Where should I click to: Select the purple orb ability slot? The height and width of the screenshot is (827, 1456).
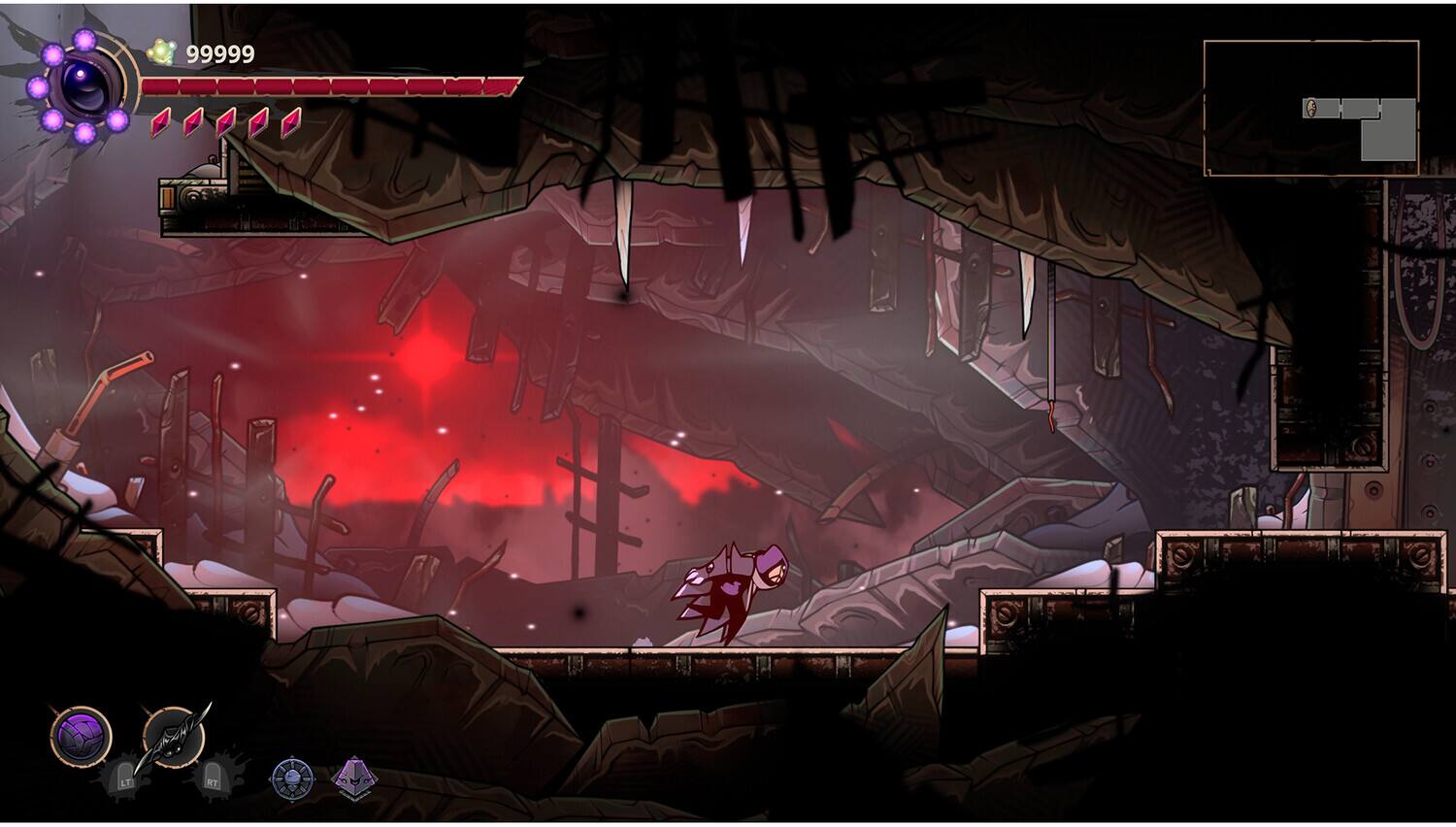[x=81, y=737]
